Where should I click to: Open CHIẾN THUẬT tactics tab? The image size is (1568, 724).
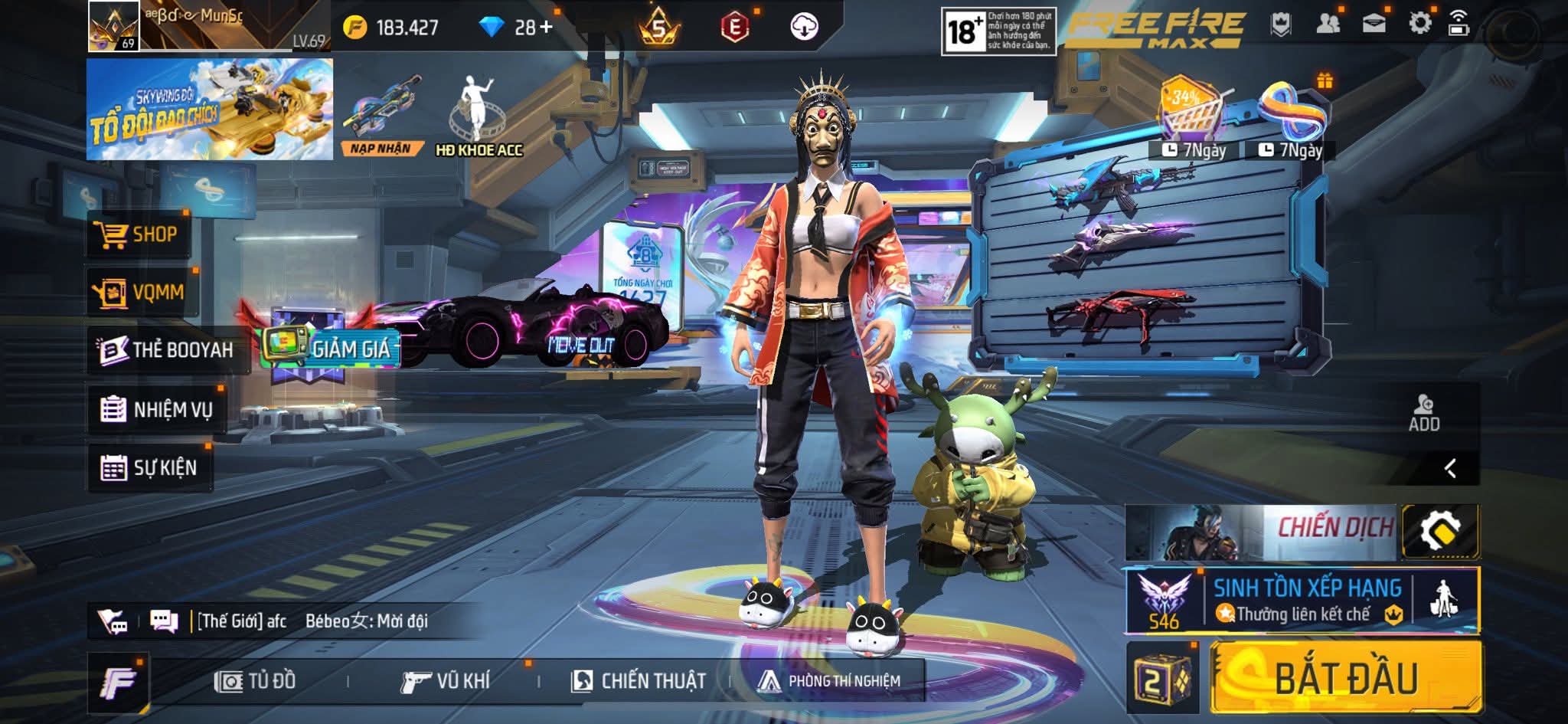pyautogui.click(x=639, y=681)
